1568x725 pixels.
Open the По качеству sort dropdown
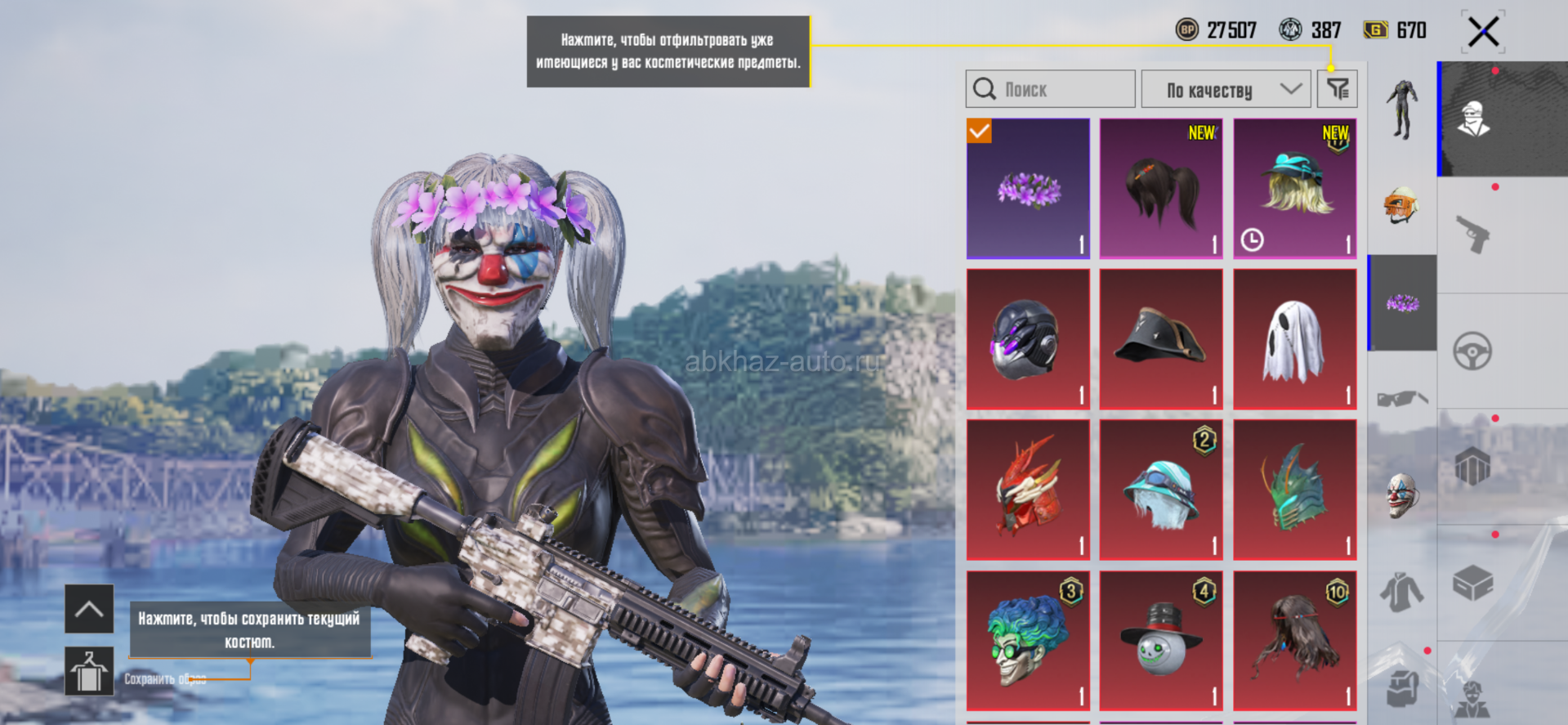coord(1226,89)
